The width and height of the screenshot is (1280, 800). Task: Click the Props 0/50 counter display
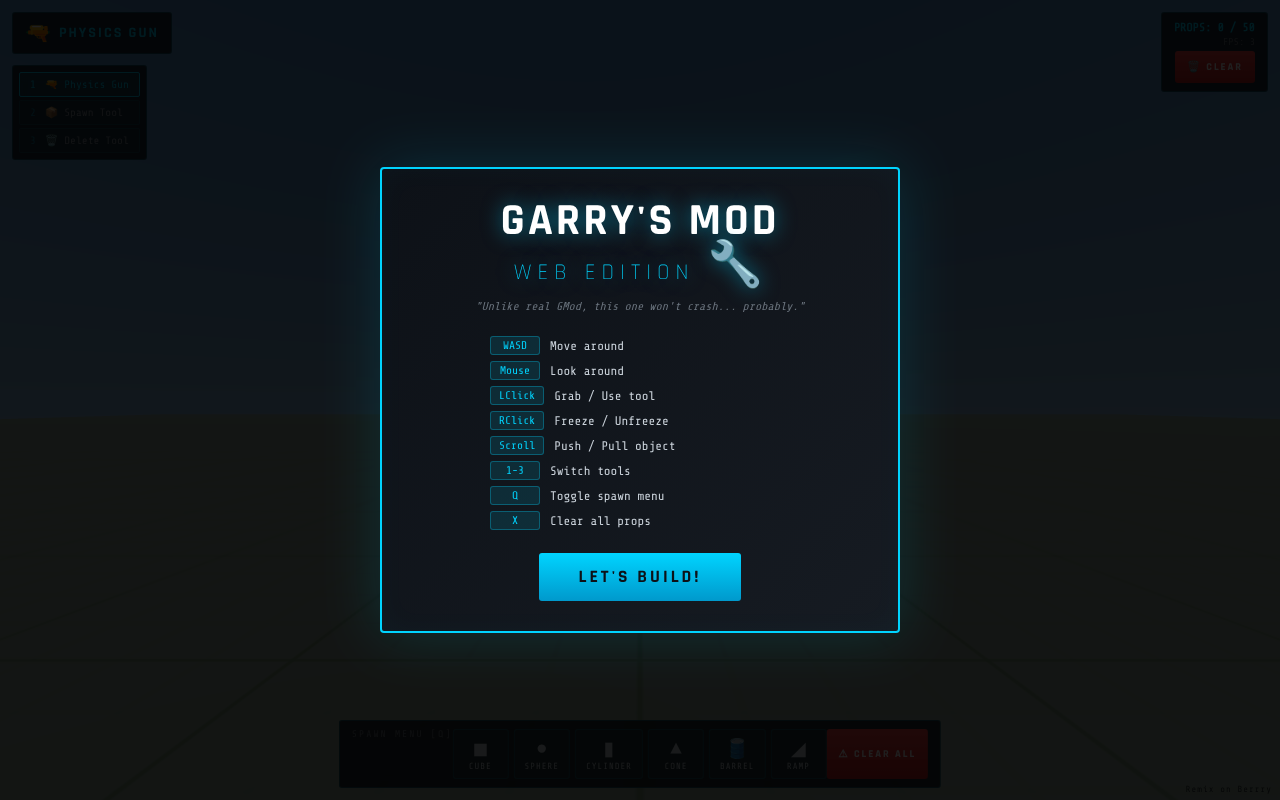pyautogui.click(x=1214, y=27)
